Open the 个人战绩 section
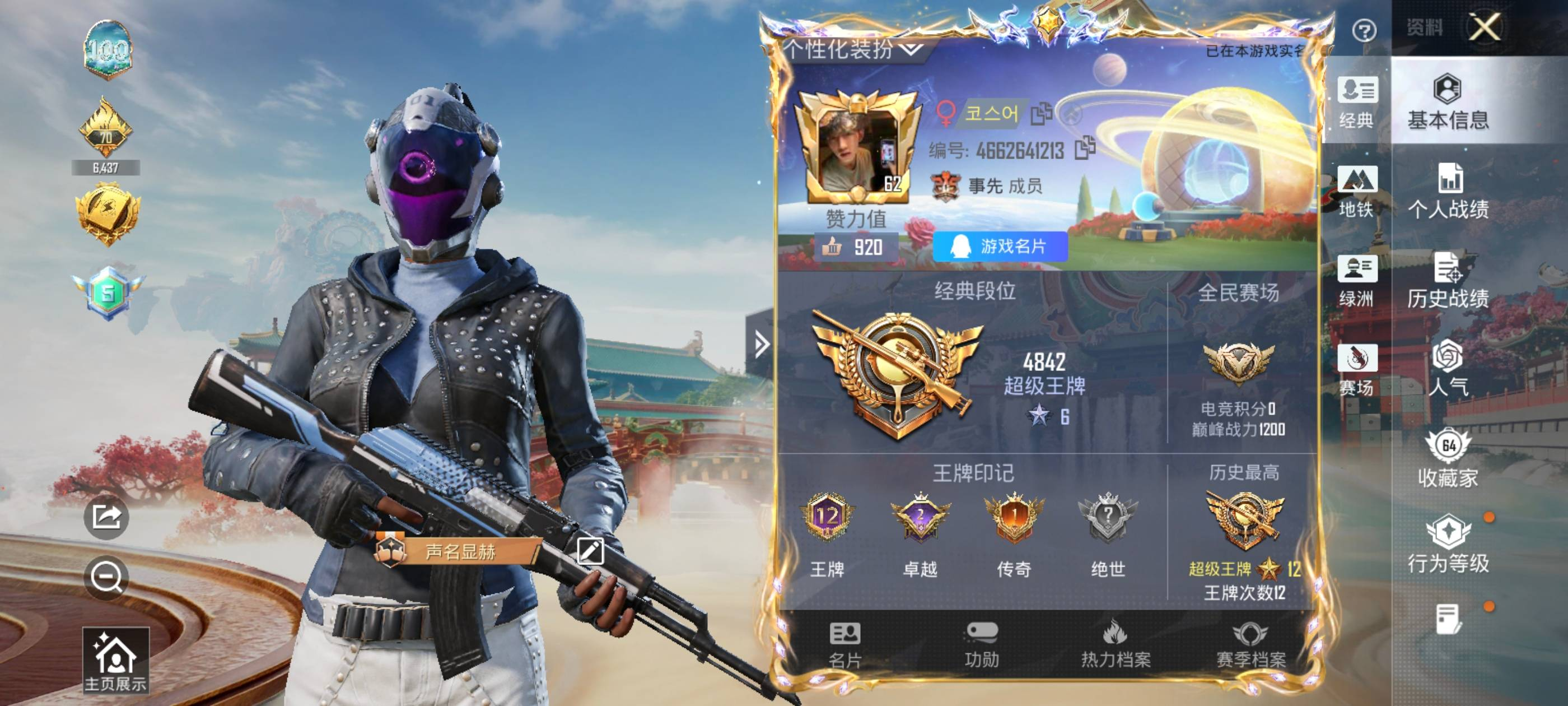Screen dimensions: 1568x706 pyautogui.click(x=1448, y=192)
